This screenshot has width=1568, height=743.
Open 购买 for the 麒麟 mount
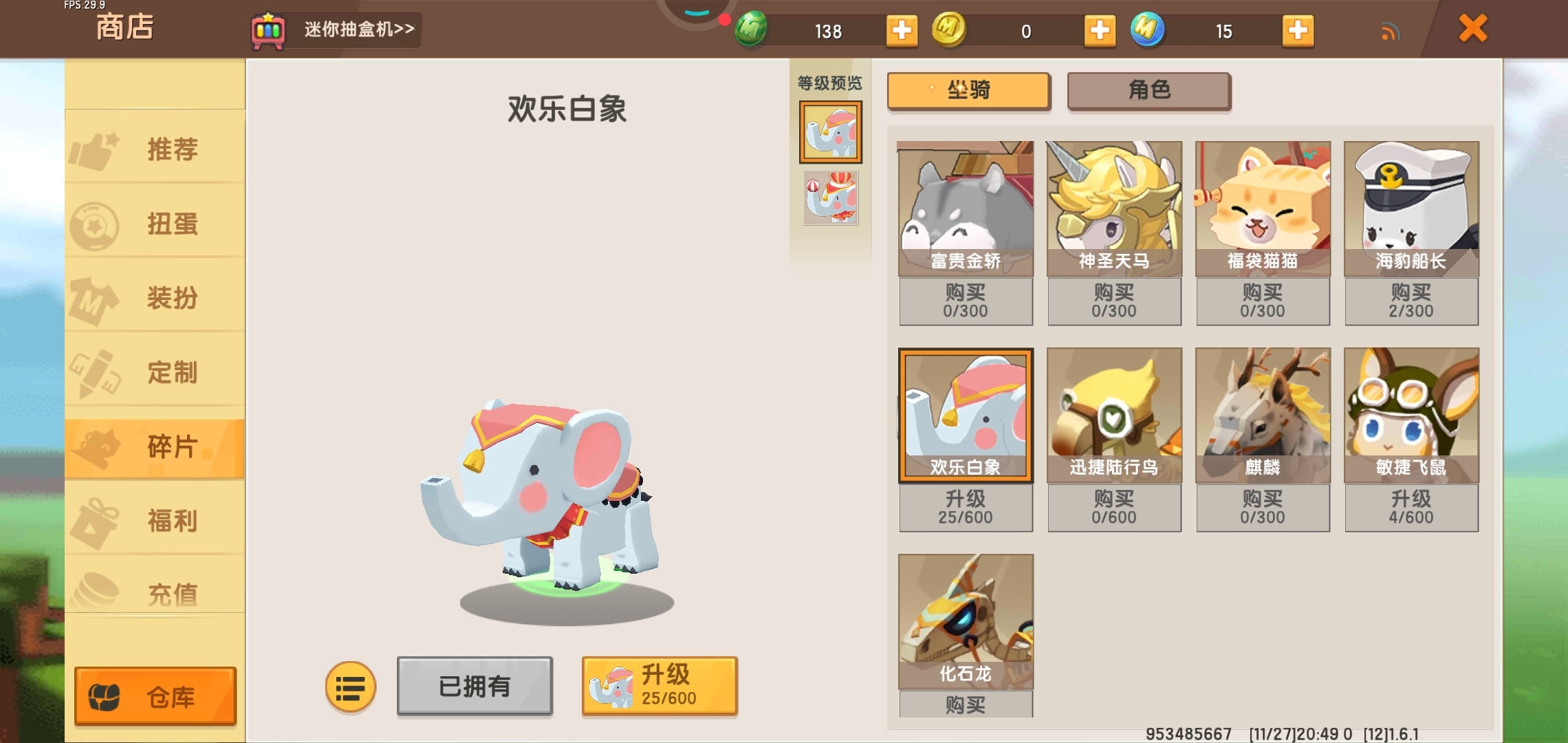pos(1263,508)
